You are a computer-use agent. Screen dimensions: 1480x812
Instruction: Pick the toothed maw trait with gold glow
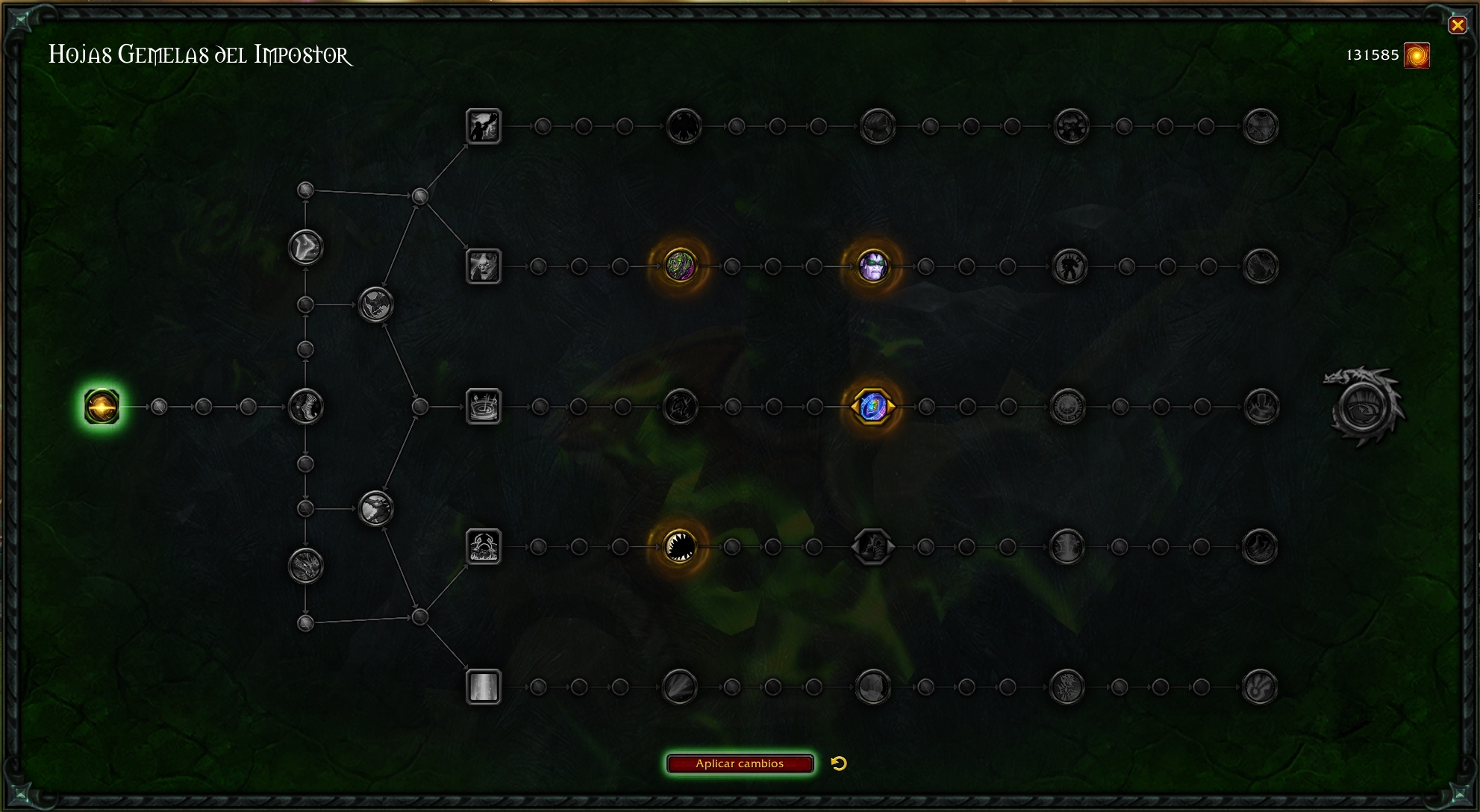coord(679,546)
